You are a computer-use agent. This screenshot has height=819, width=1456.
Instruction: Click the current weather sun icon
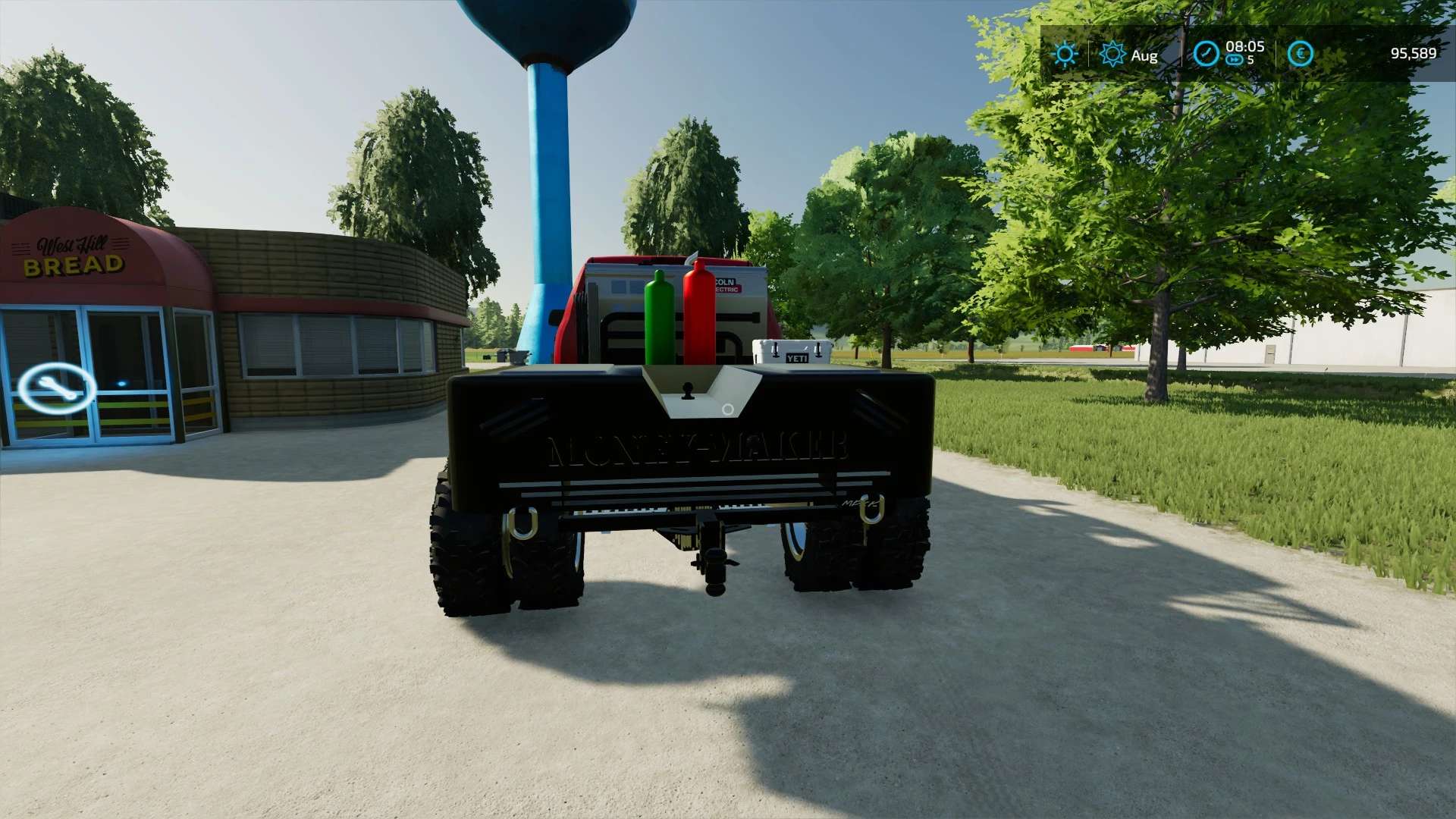click(x=1065, y=54)
